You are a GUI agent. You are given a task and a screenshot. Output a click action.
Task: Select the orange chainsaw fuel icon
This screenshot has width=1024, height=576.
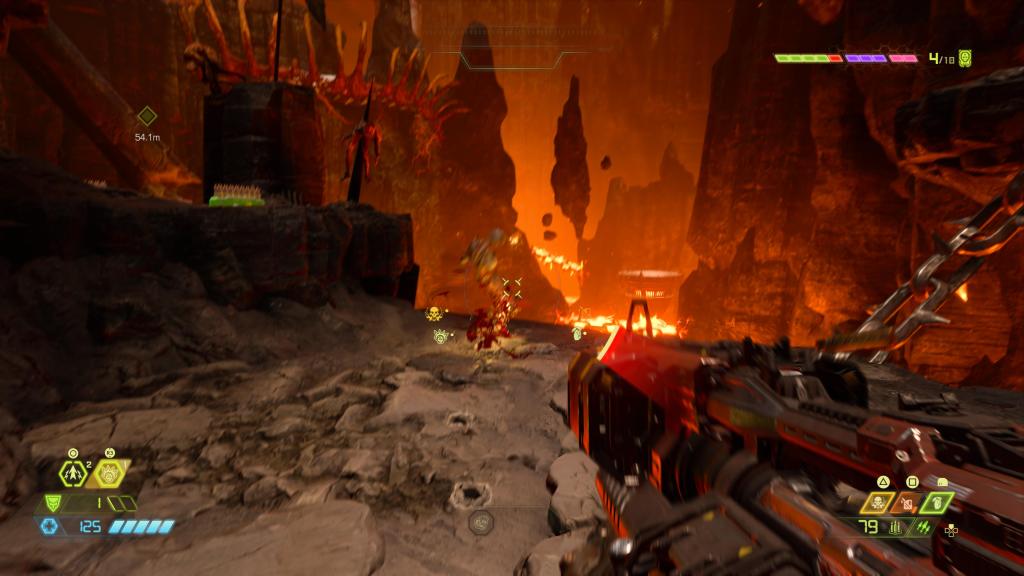910,502
